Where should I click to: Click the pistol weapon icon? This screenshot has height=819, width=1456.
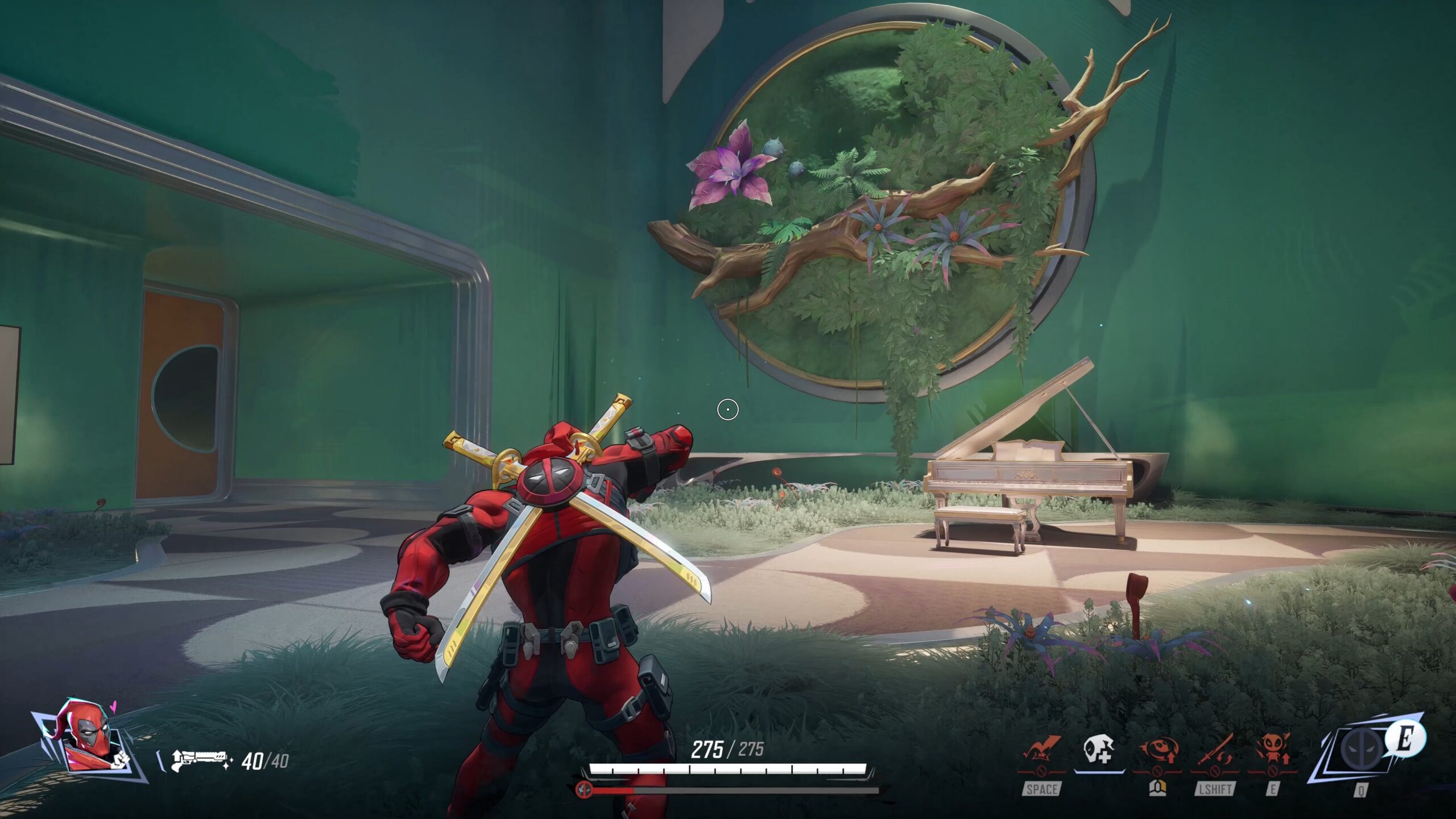pos(200,759)
